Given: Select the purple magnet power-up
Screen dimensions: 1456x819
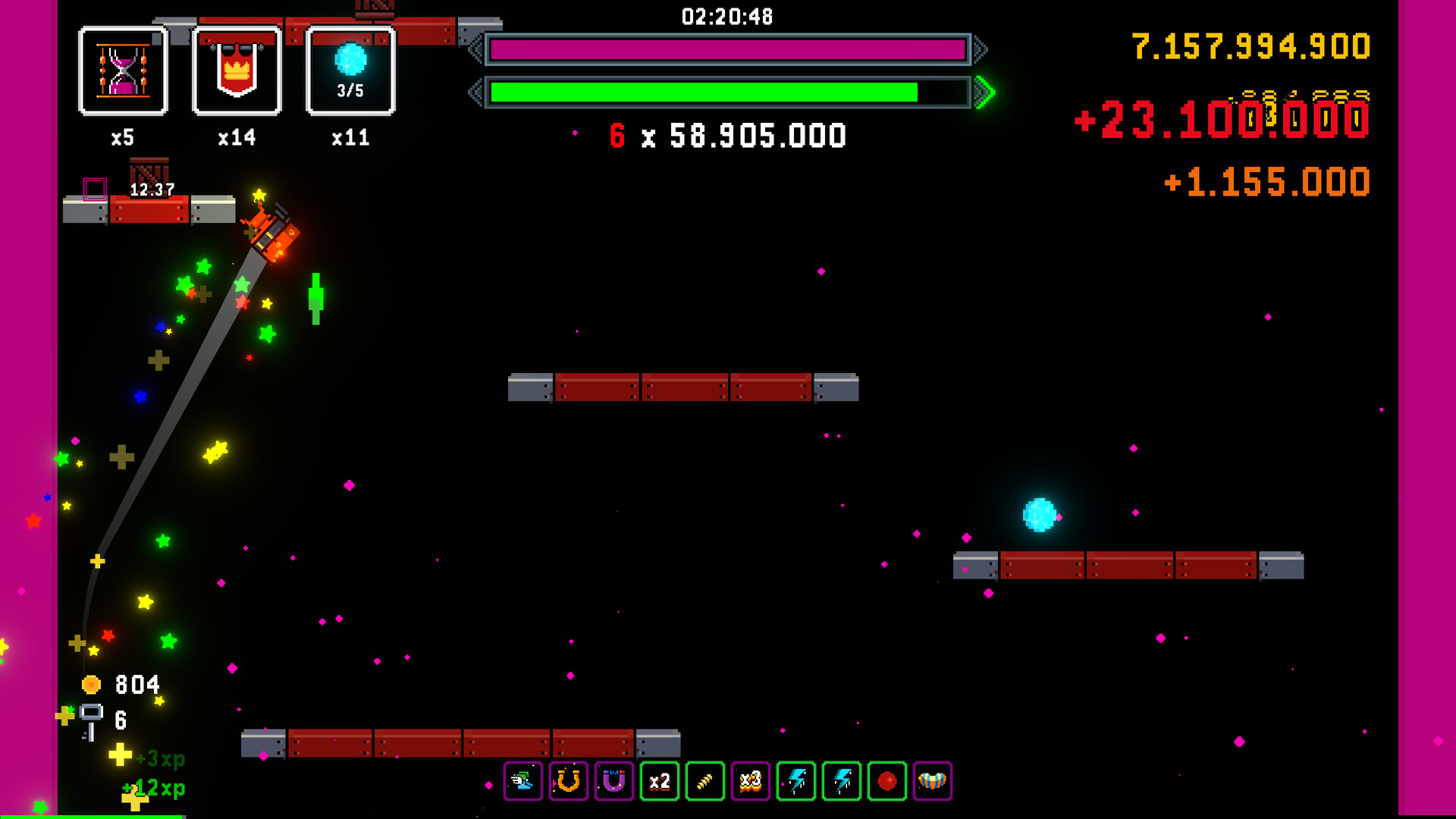Looking at the screenshot, I should 613,782.
